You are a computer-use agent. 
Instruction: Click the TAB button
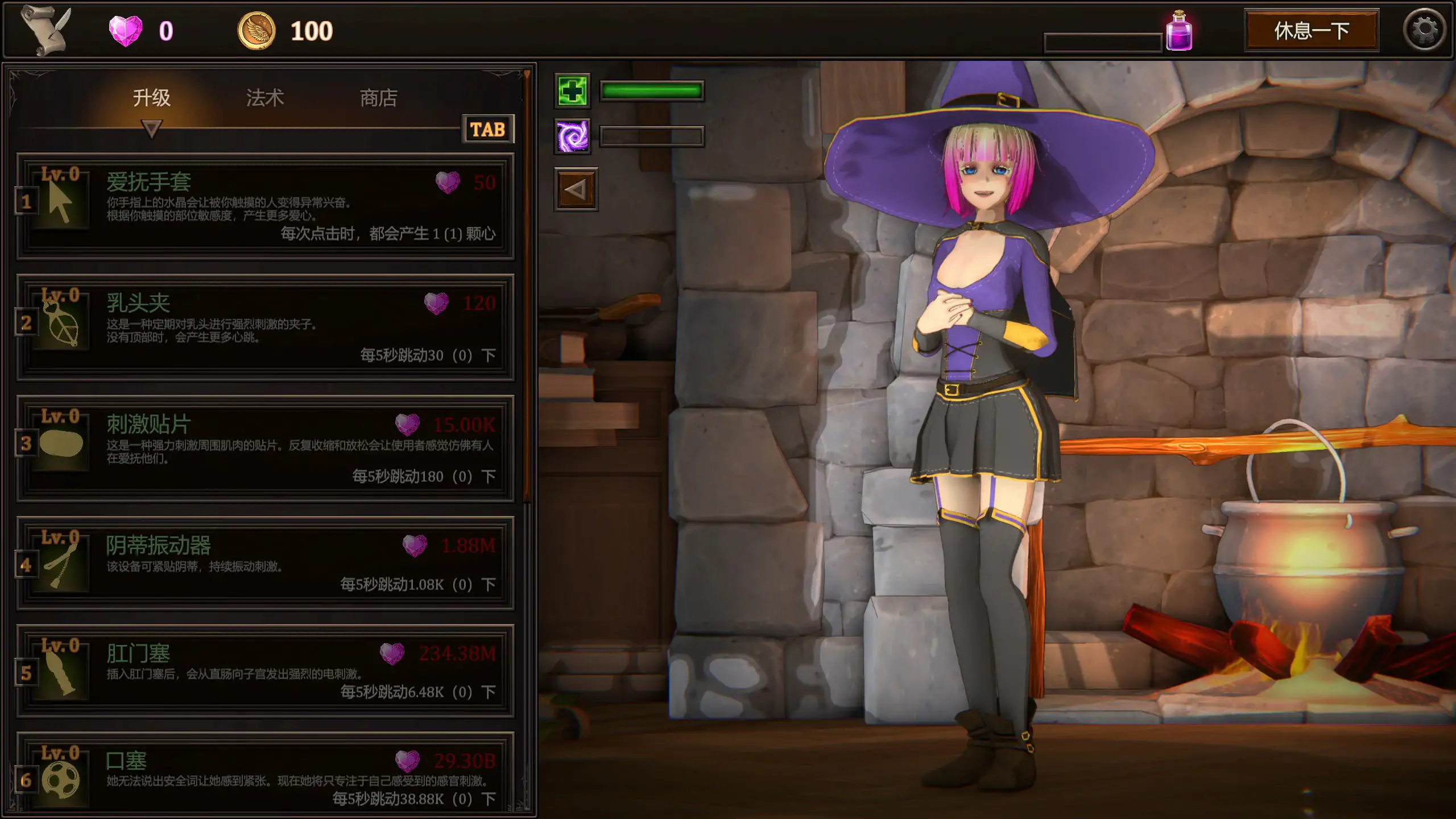[x=488, y=129]
